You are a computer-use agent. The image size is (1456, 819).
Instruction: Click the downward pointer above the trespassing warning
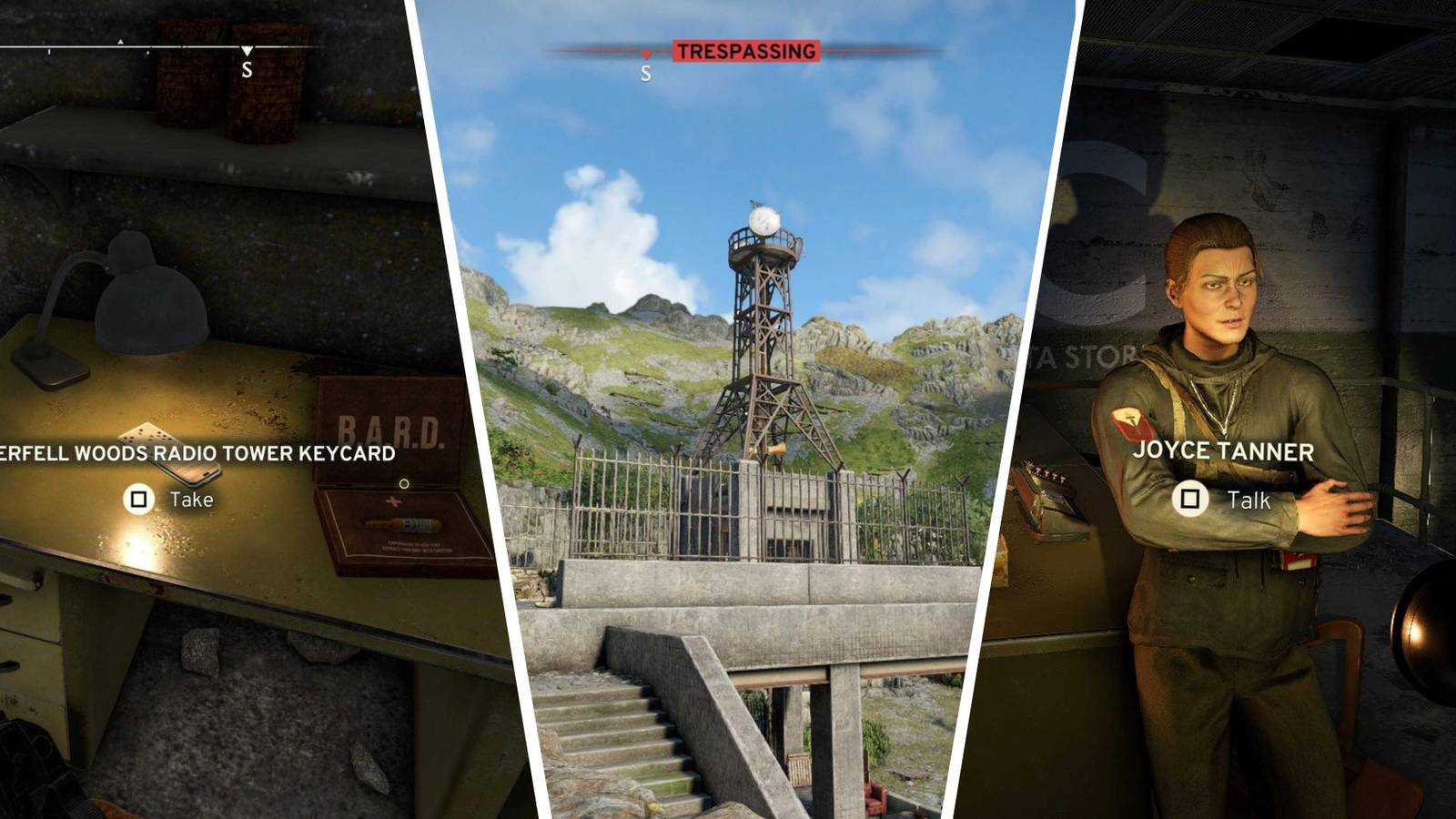646,55
